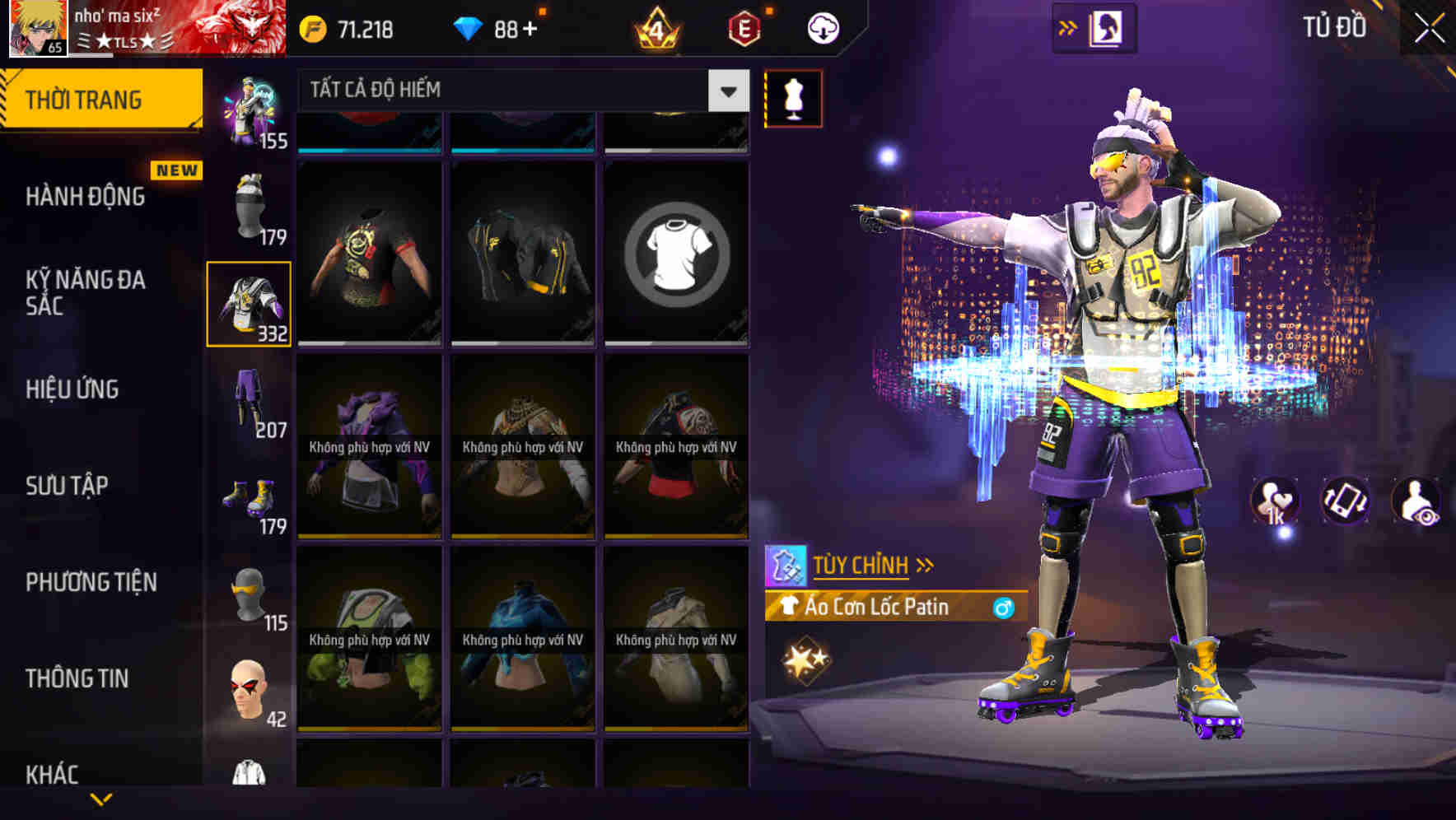Click the TÙY CHỈNH customize button
This screenshot has width=1456, height=820.
tap(862, 564)
